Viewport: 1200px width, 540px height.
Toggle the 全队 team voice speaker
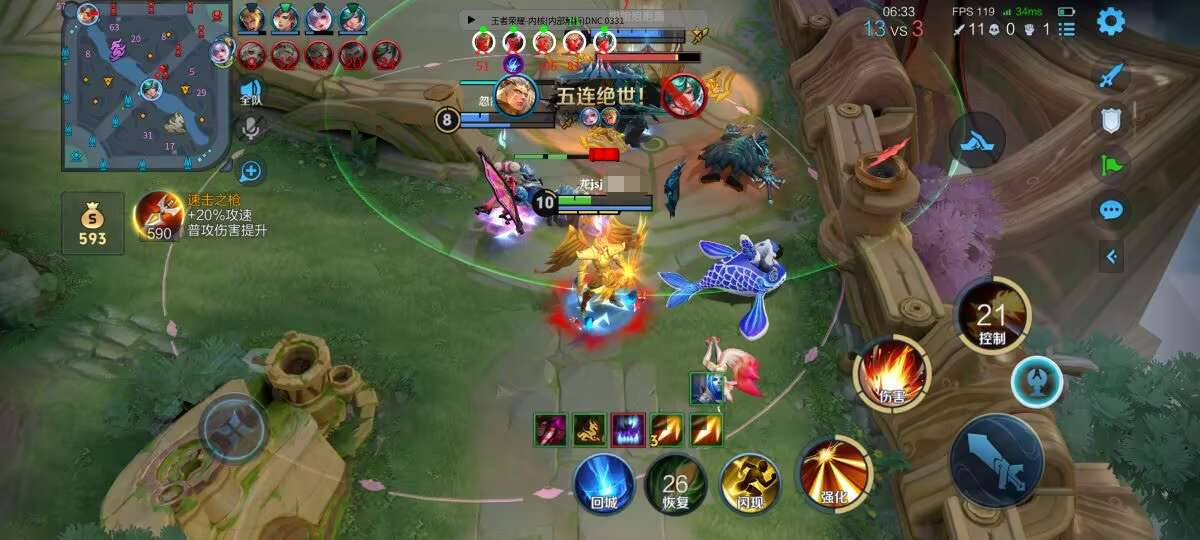[250, 93]
